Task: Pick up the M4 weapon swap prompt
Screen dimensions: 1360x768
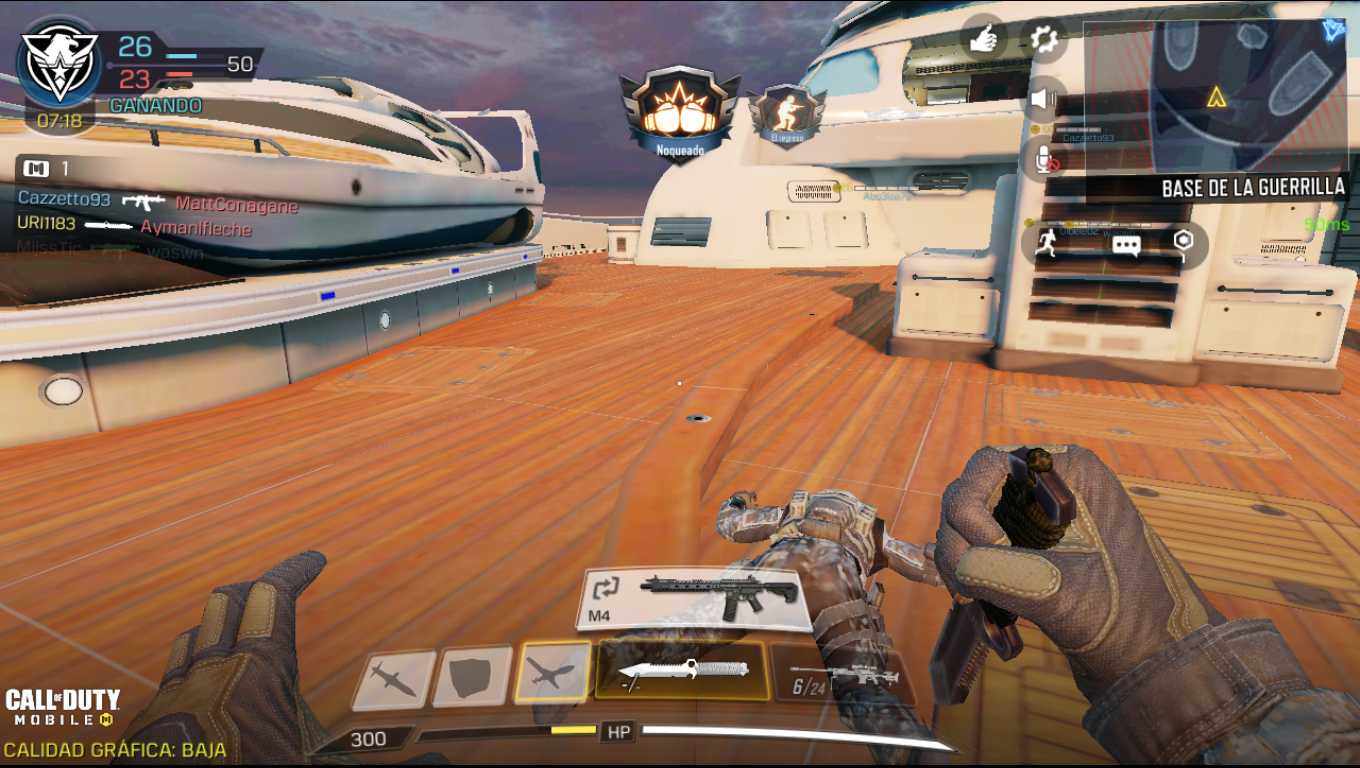Action: tap(695, 598)
